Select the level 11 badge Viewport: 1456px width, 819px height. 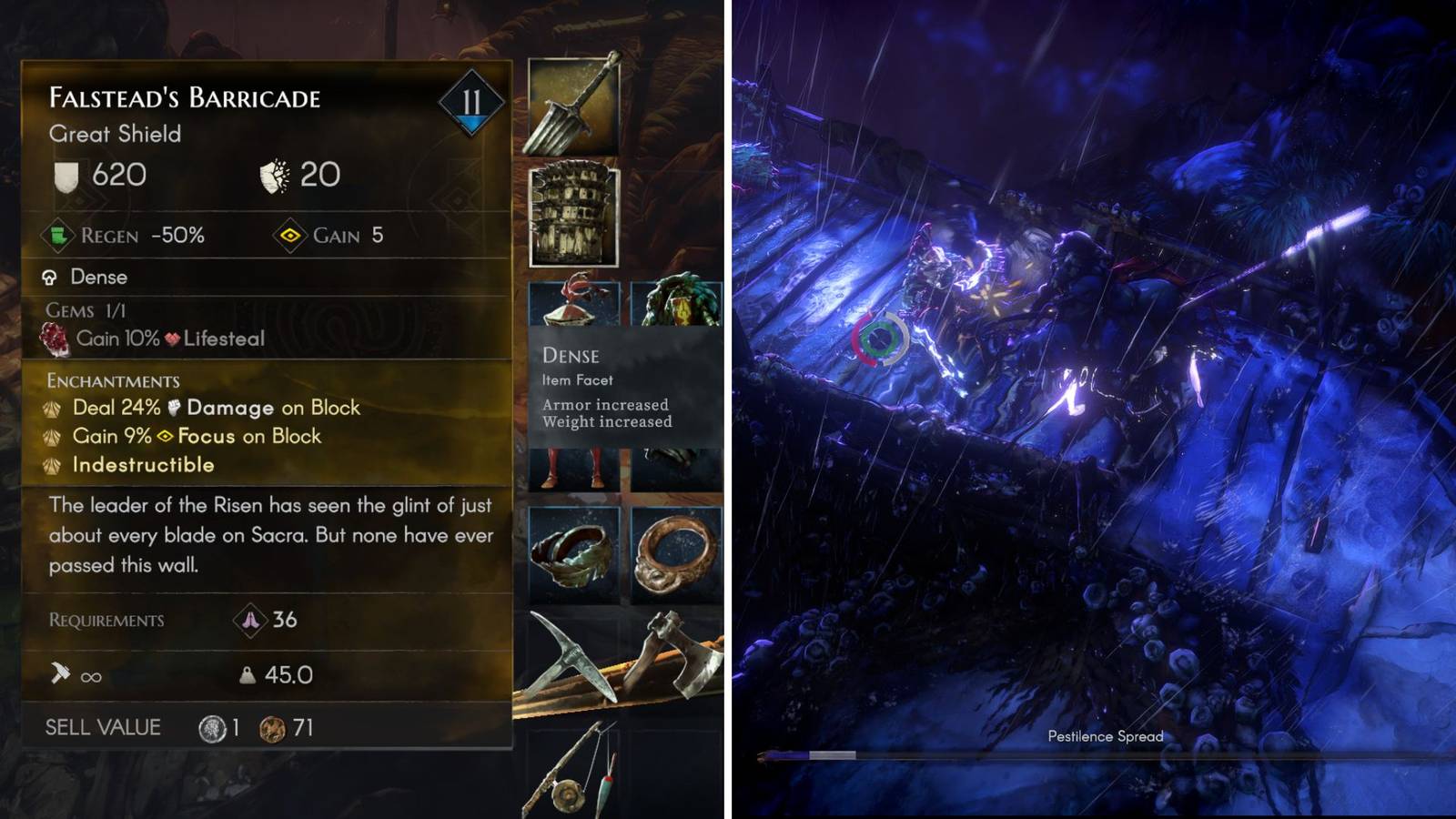click(x=470, y=103)
